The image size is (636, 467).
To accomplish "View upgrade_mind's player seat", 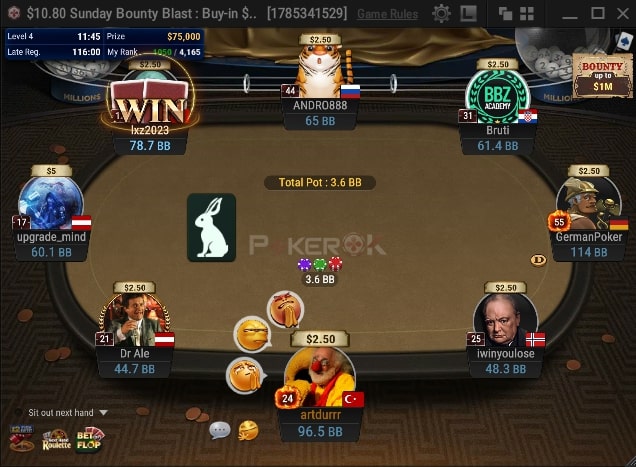I will (x=52, y=207).
